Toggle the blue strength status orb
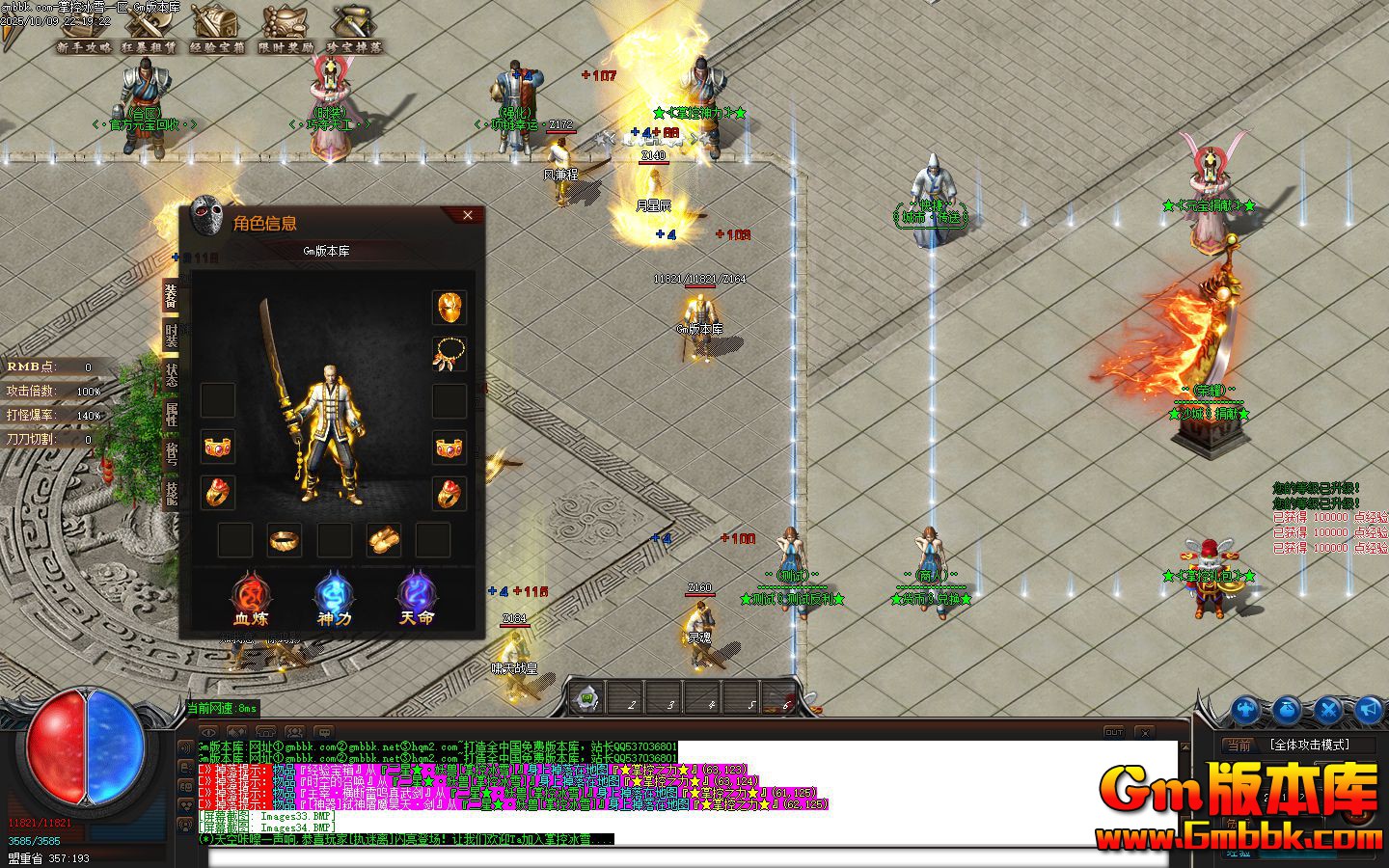Image resolution: width=1389 pixels, height=868 pixels. tap(1244, 709)
